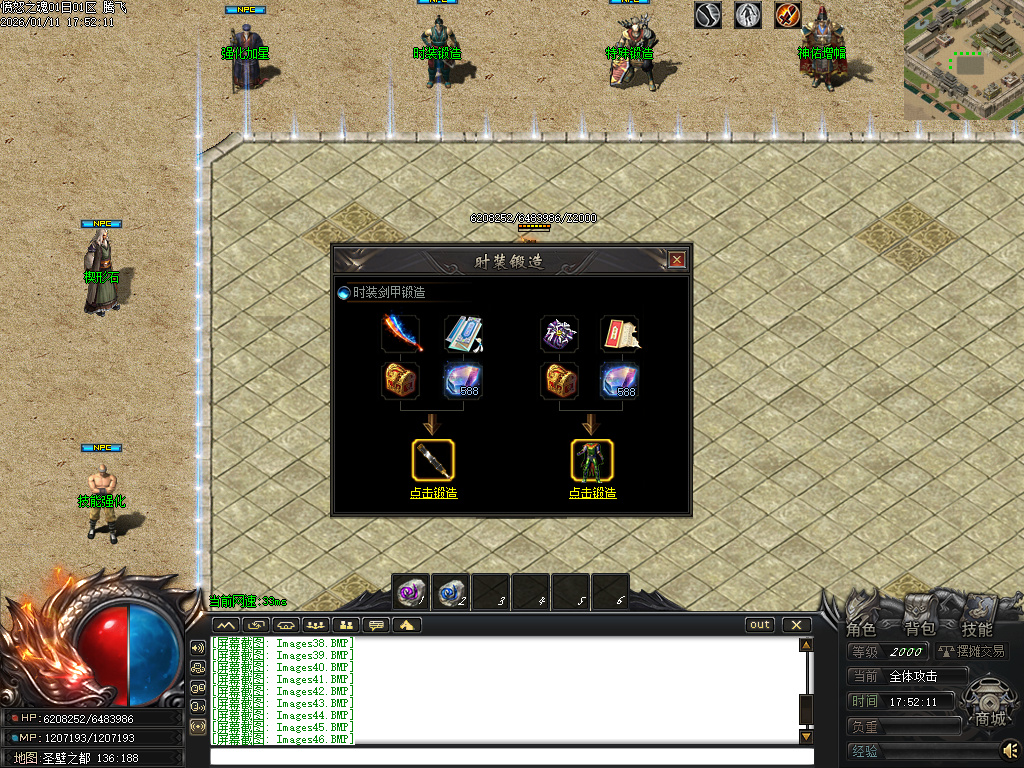The height and width of the screenshot is (768, 1024).
Task: Select the flaming blade material slot
Action: tap(402, 334)
